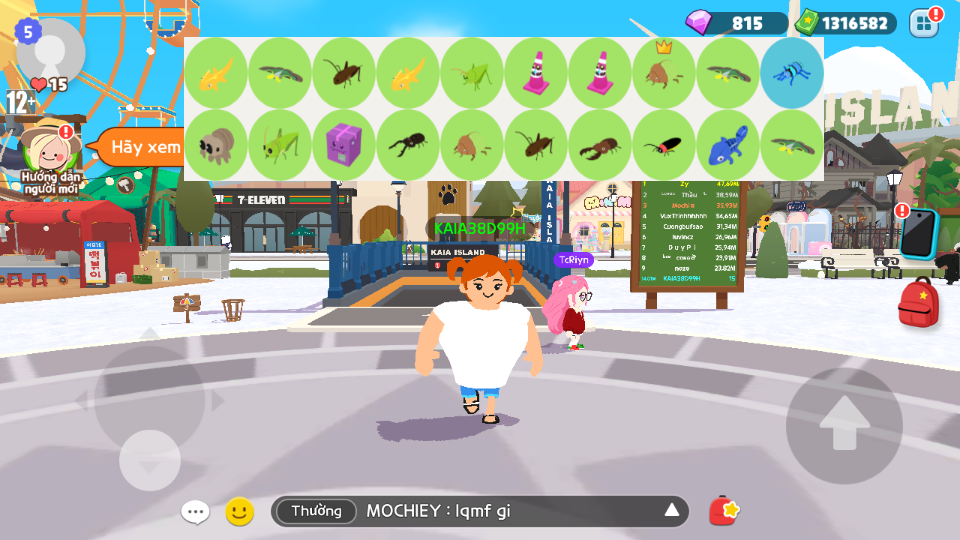This screenshot has height=540, width=960.
Task: Open the smartphone icon
Action: tap(918, 232)
